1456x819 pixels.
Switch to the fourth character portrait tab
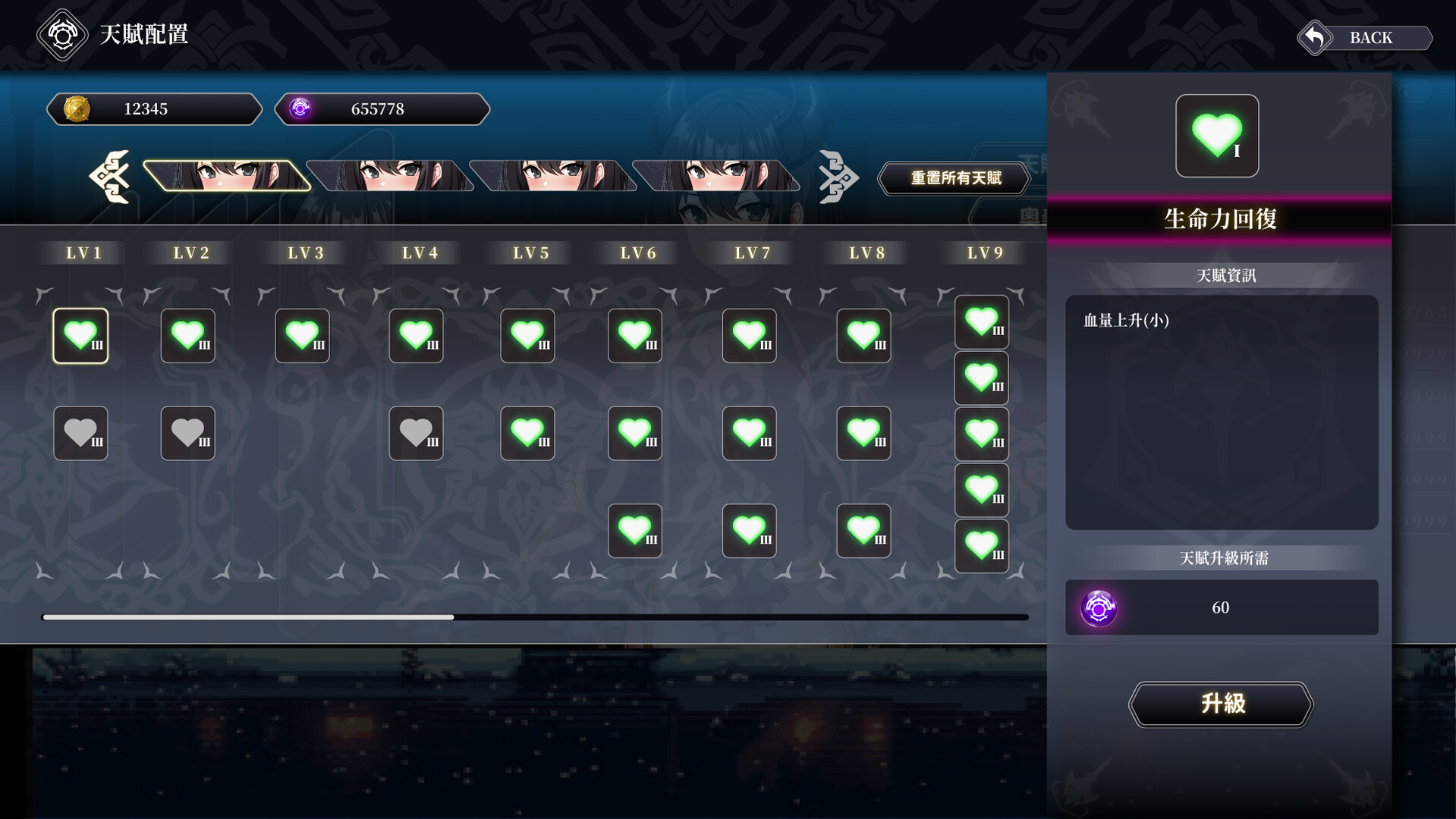(717, 175)
